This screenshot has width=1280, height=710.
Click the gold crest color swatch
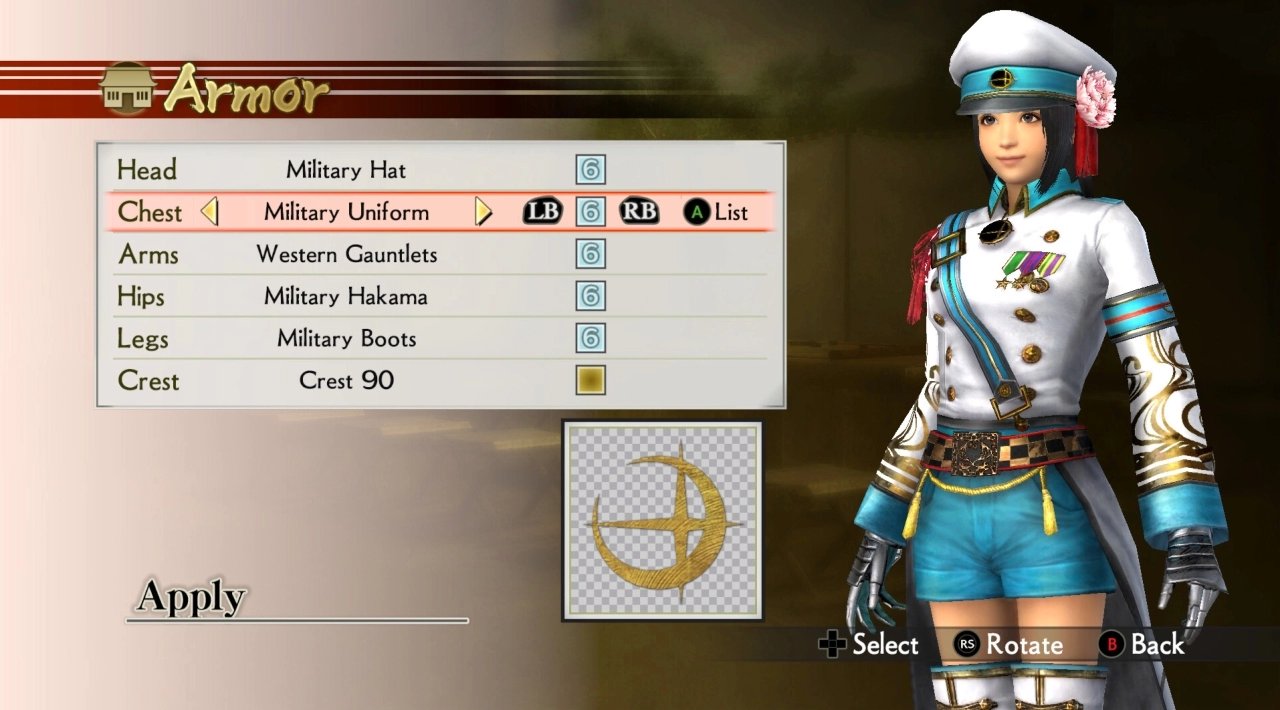(590, 380)
